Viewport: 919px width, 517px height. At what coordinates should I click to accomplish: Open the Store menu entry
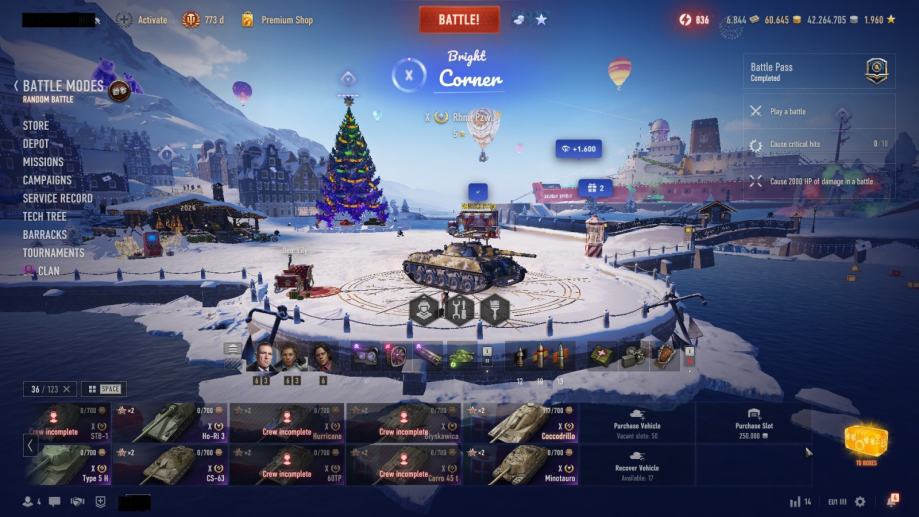coord(36,126)
